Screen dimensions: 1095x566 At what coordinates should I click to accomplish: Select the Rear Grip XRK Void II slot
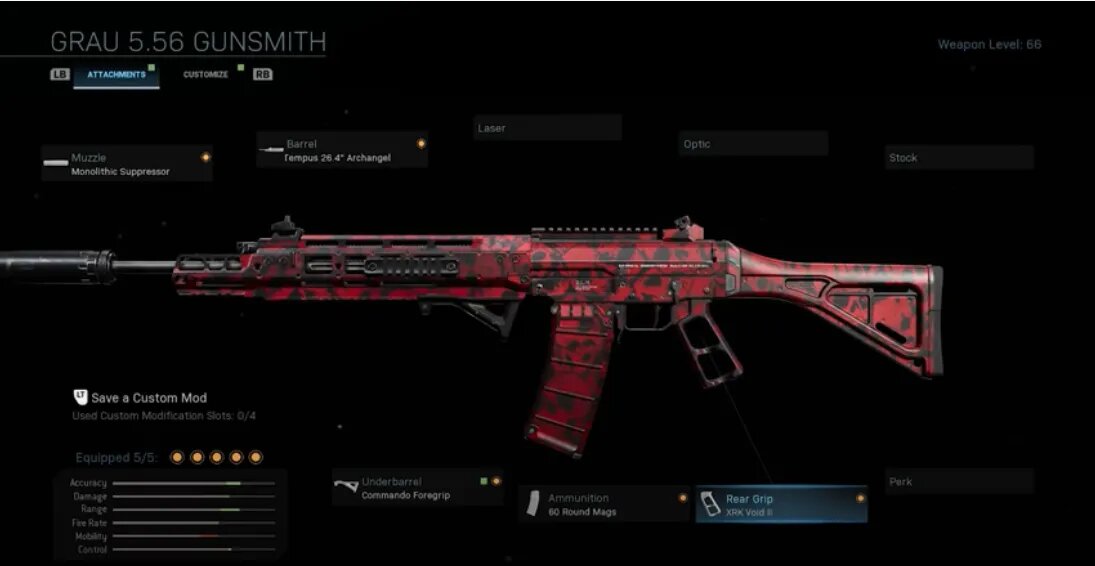point(781,505)
